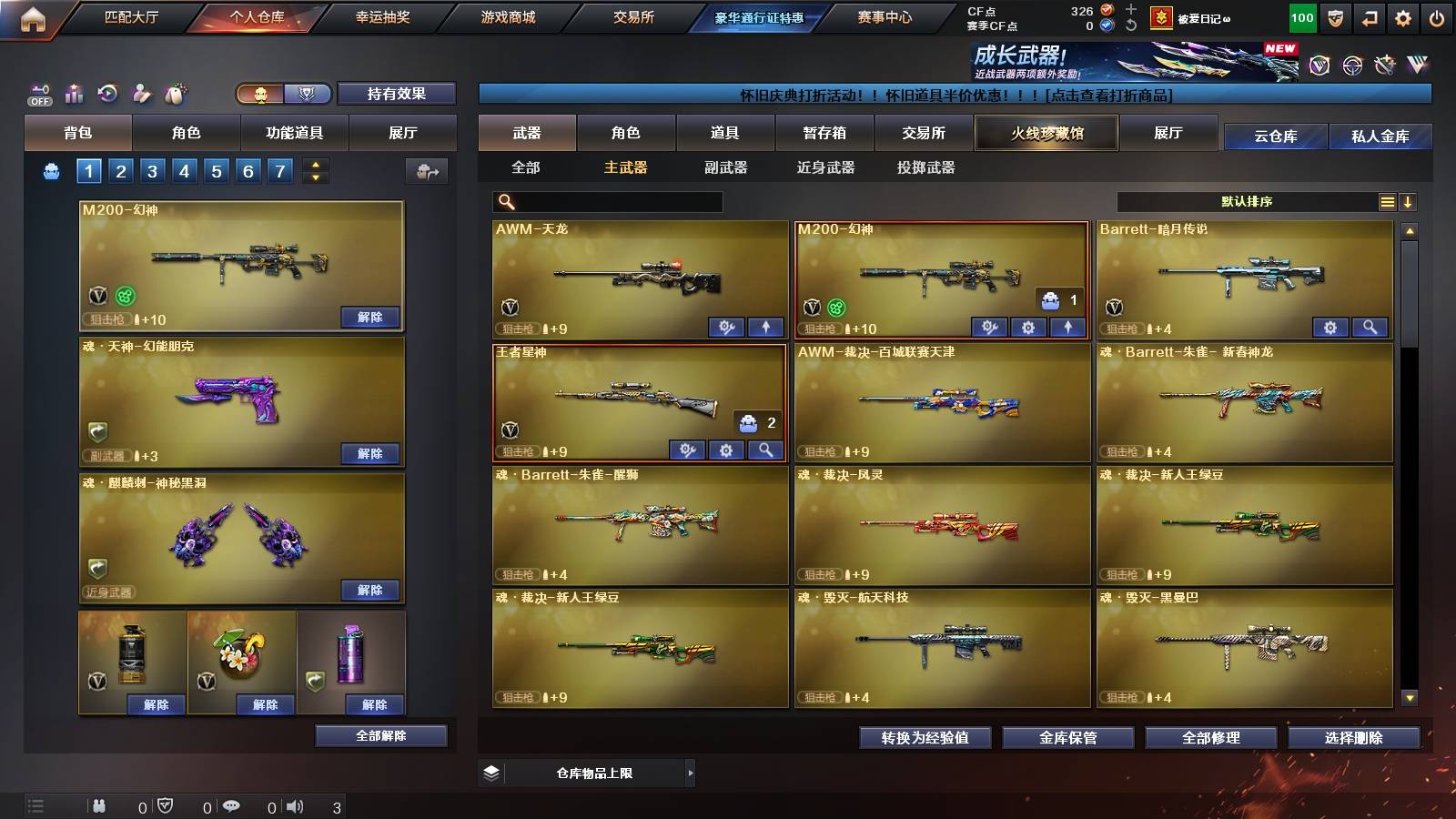1456x819 pixels.
Task: Click the magnifier preview icon on 王者星神 card
Action: pos(764,450)
